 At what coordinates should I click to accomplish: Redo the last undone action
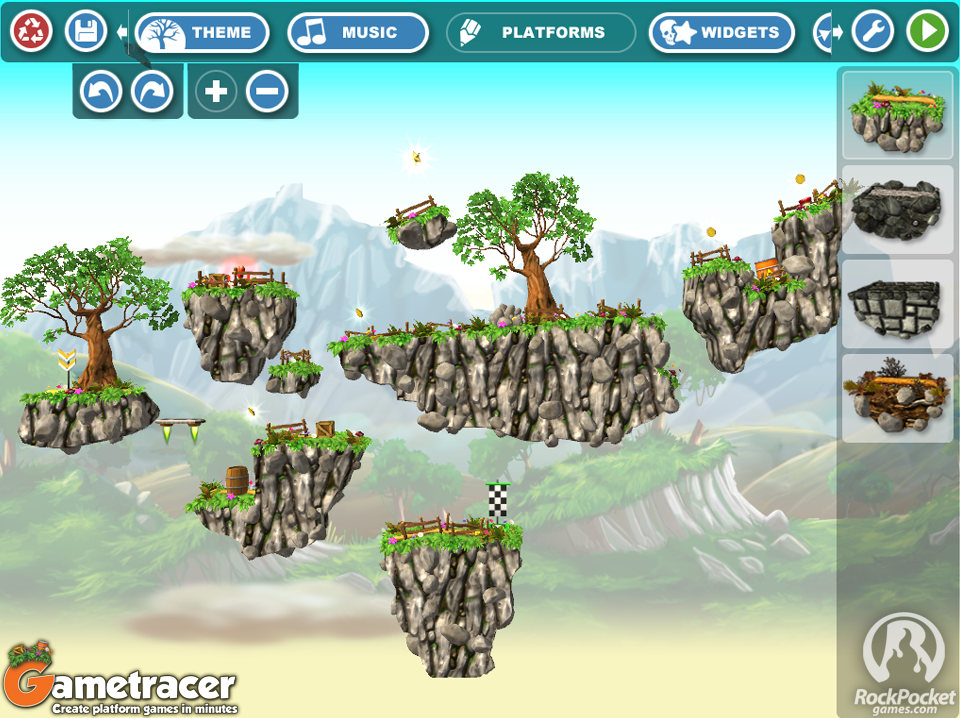click(x=153, y=92)
